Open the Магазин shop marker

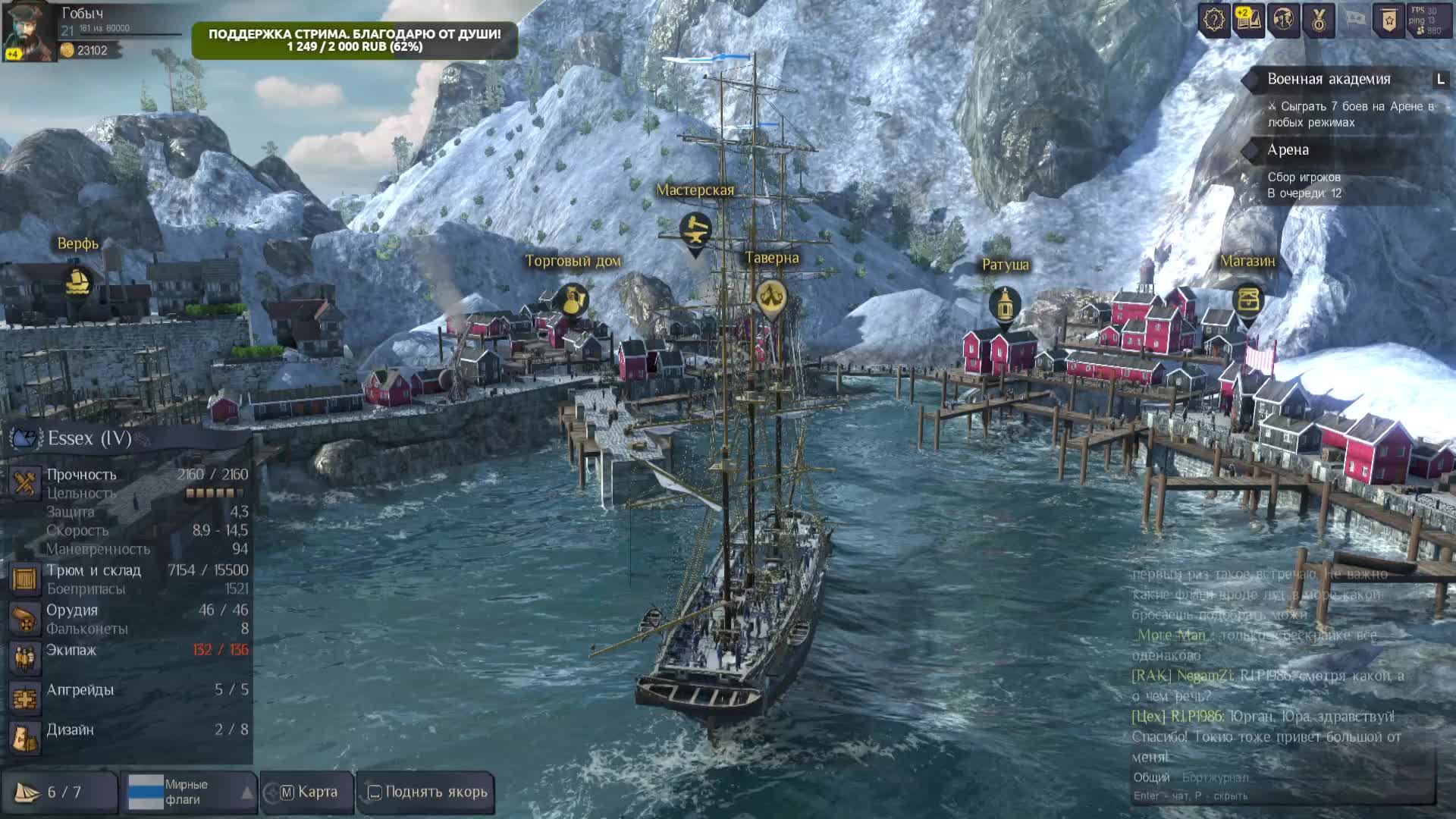click(1247, 299)
